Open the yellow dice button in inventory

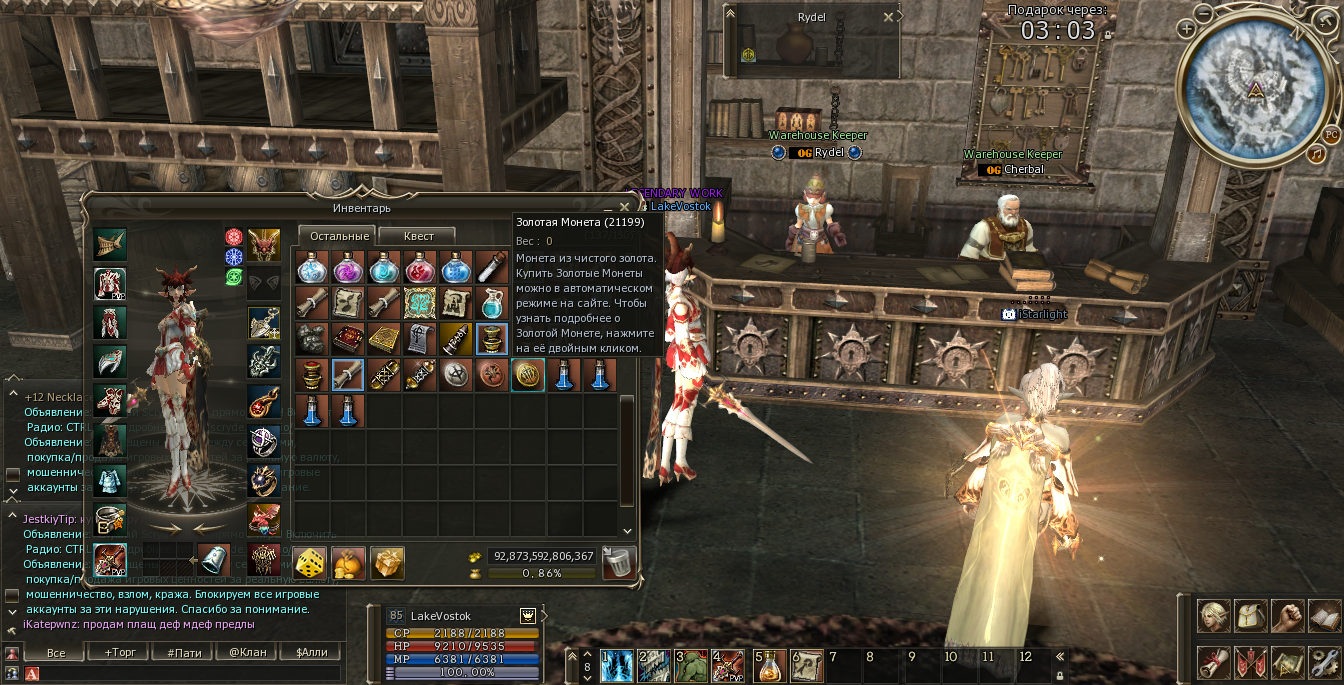click(310, 563)
